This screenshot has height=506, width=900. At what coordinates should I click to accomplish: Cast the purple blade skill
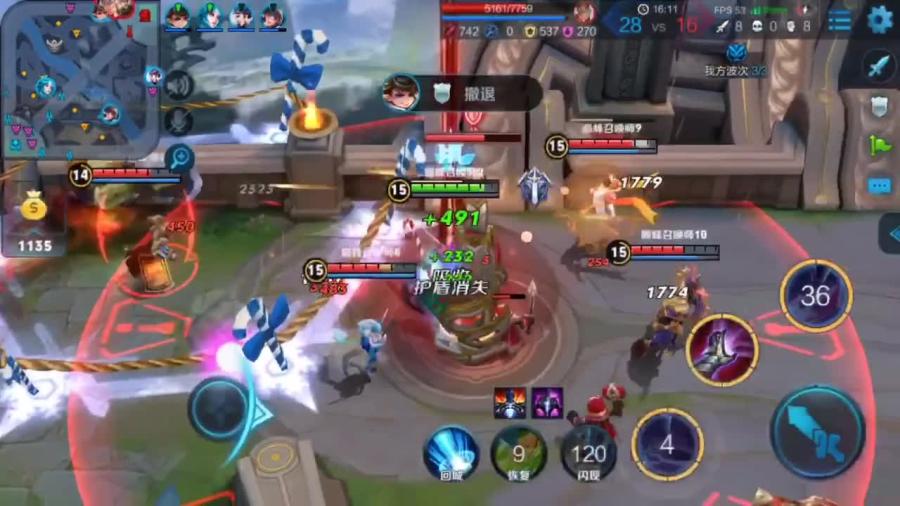[721, 350]
